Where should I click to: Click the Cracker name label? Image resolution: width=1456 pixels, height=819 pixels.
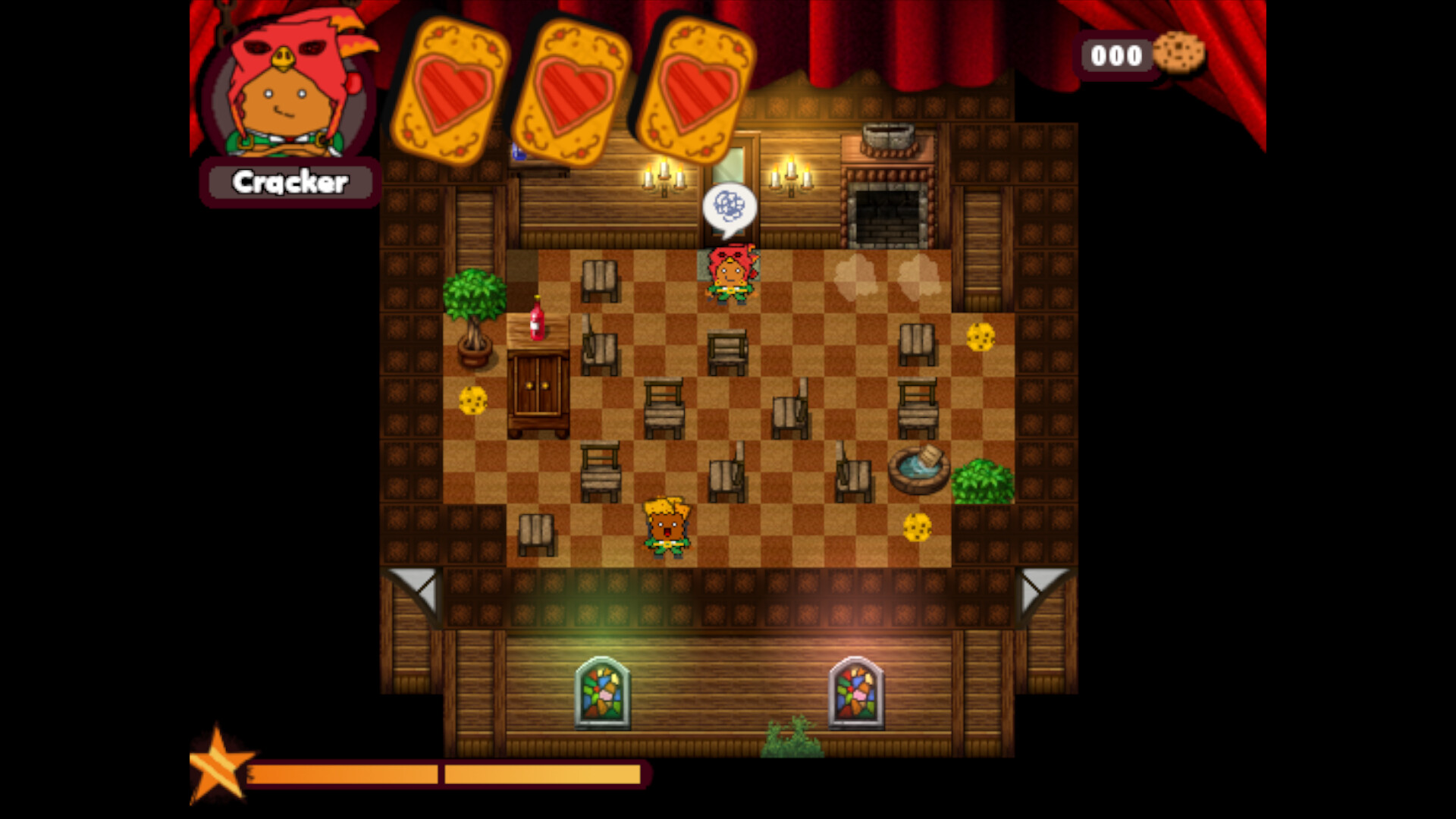click(x=290, y=182)
